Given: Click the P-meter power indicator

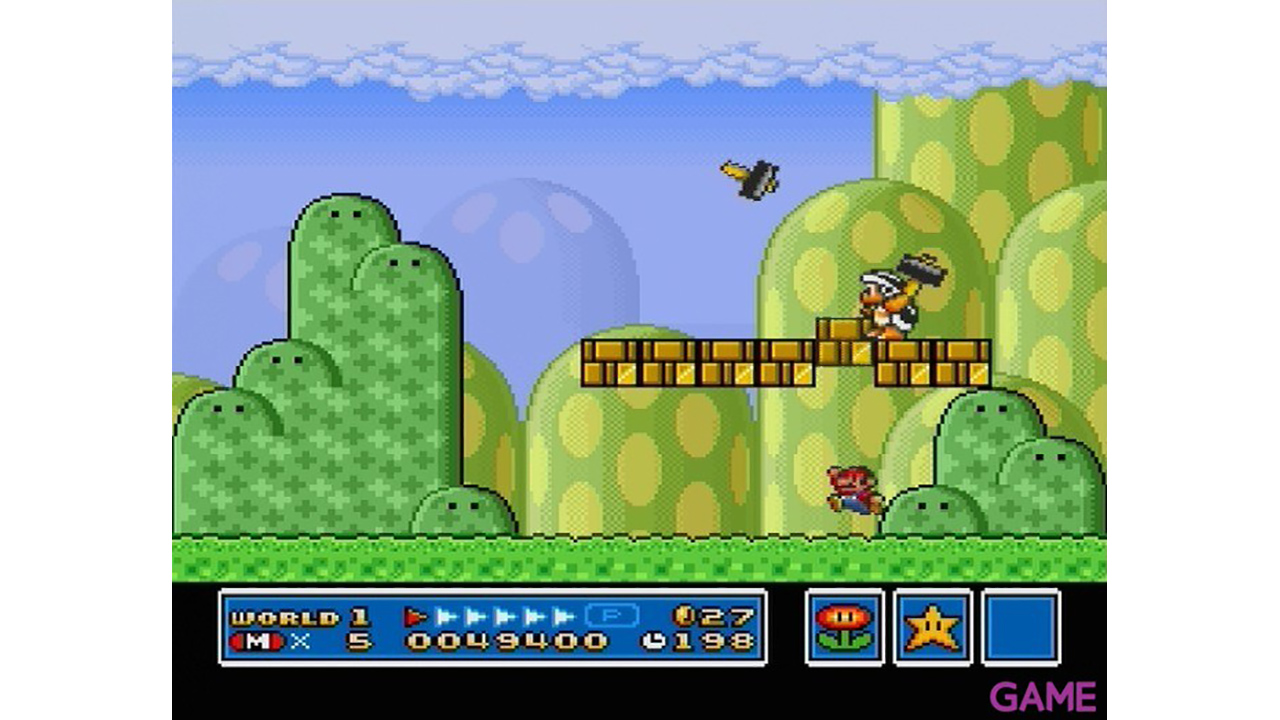Looking at the screenshot, I should click(611, 616).
